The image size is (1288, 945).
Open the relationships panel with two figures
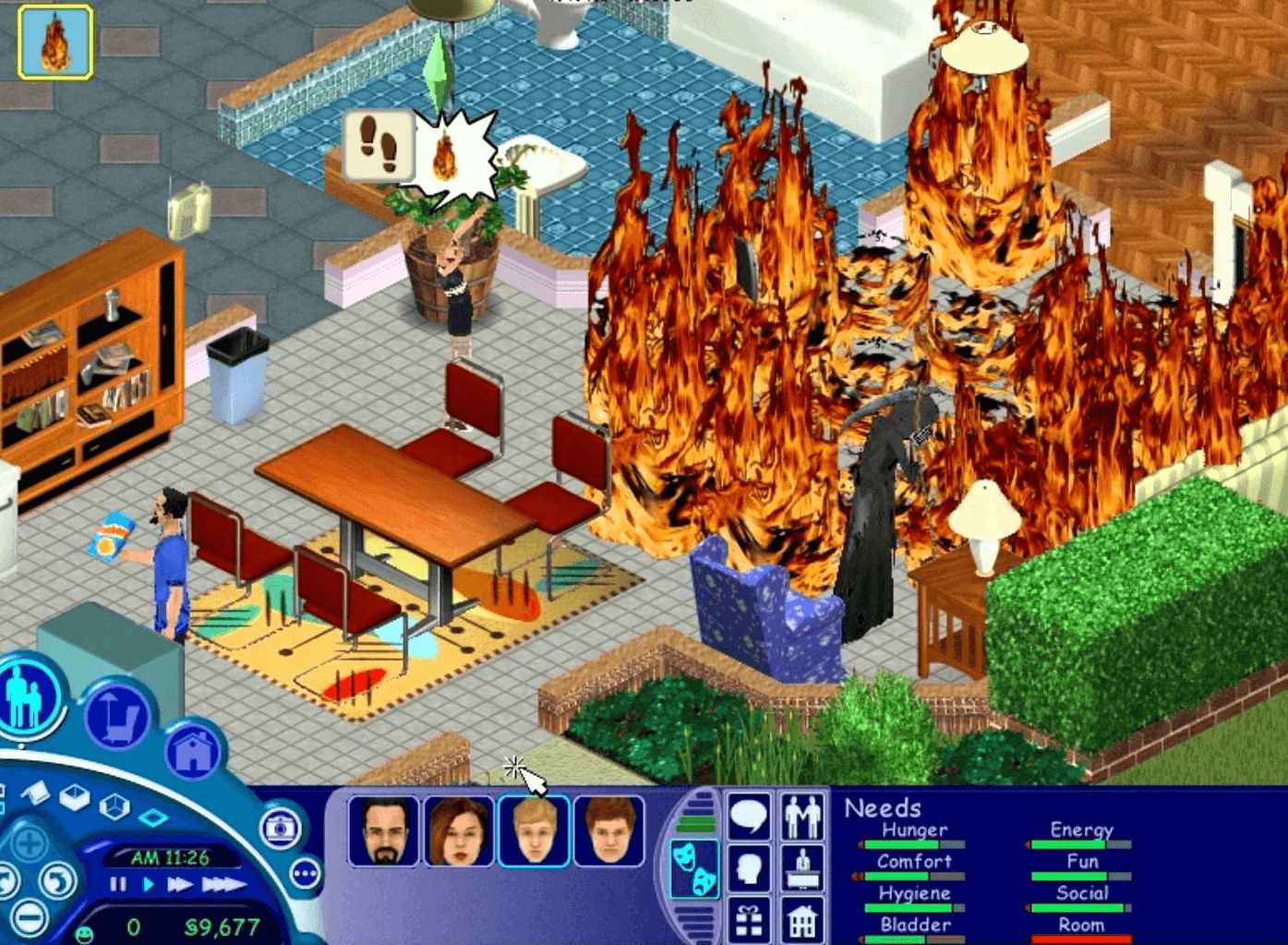[x=802, y=817]
